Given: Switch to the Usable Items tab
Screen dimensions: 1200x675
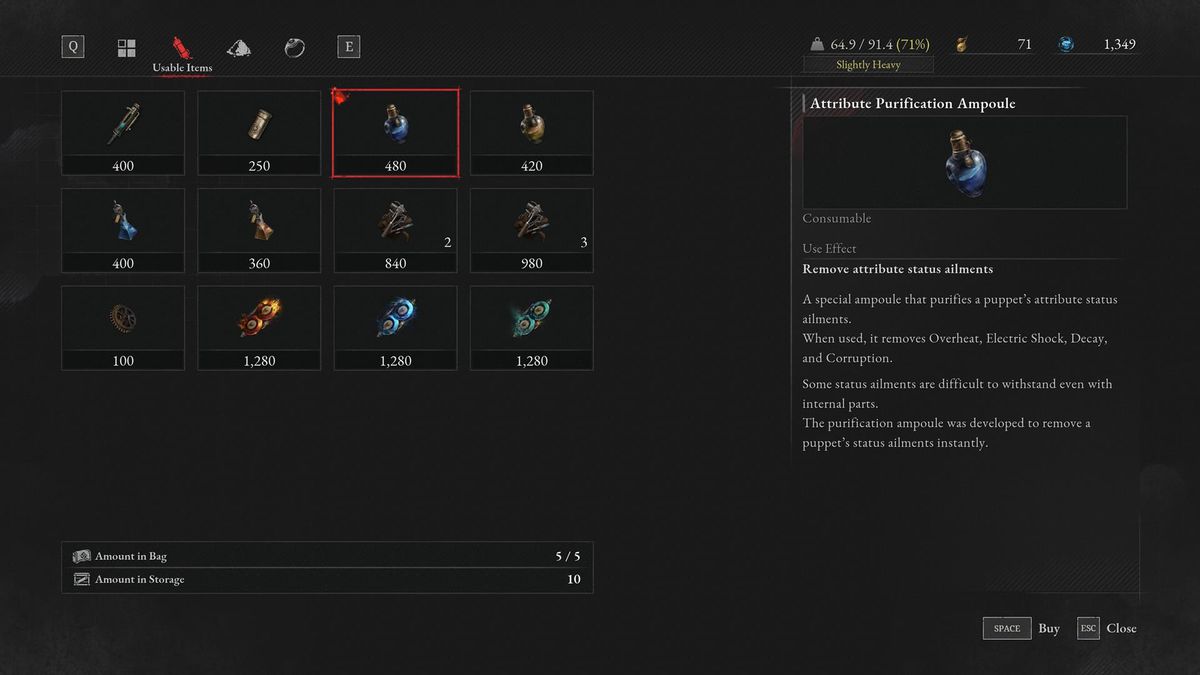Looking at the screenshot, I should pos(181,47).
